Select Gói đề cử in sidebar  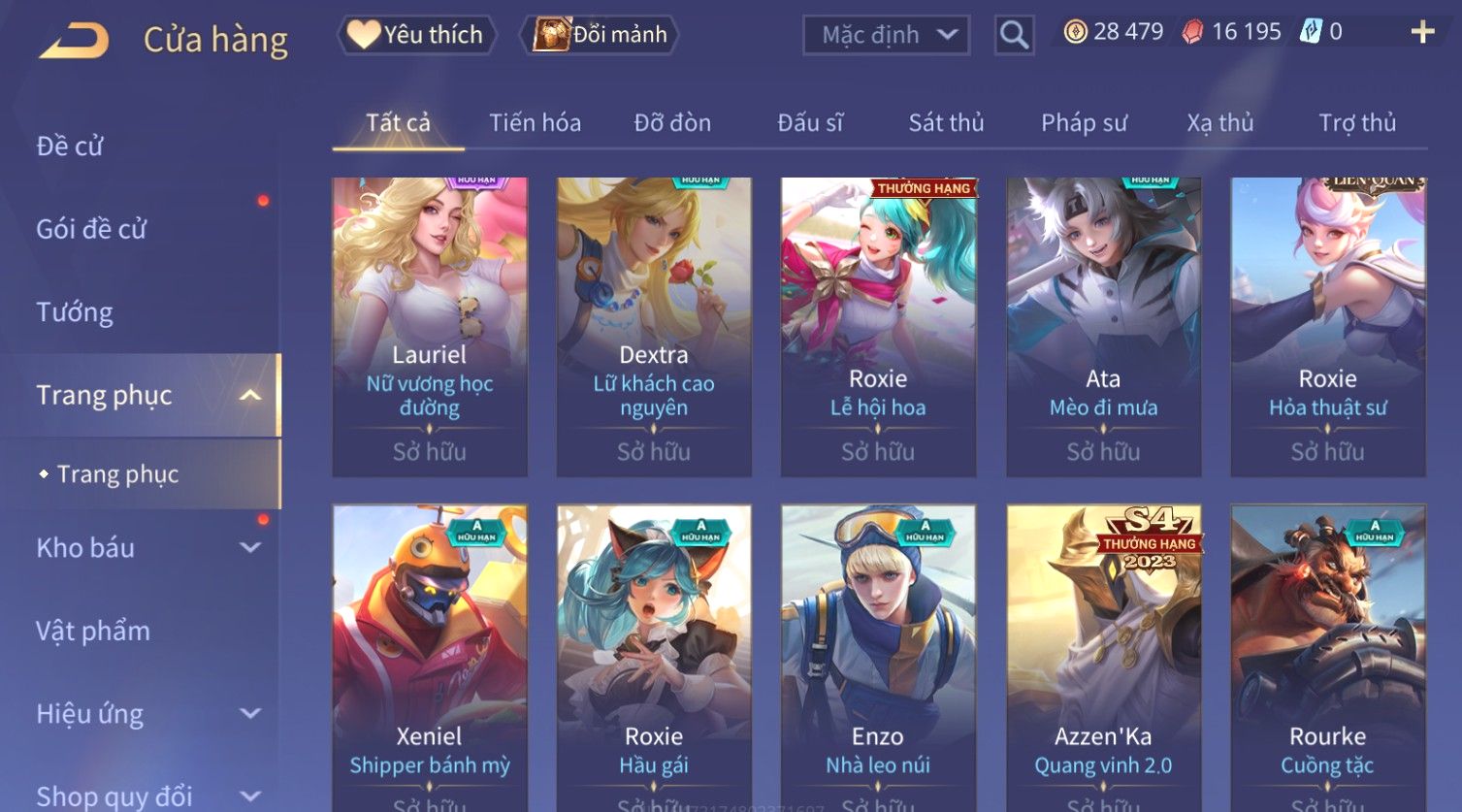91,229
